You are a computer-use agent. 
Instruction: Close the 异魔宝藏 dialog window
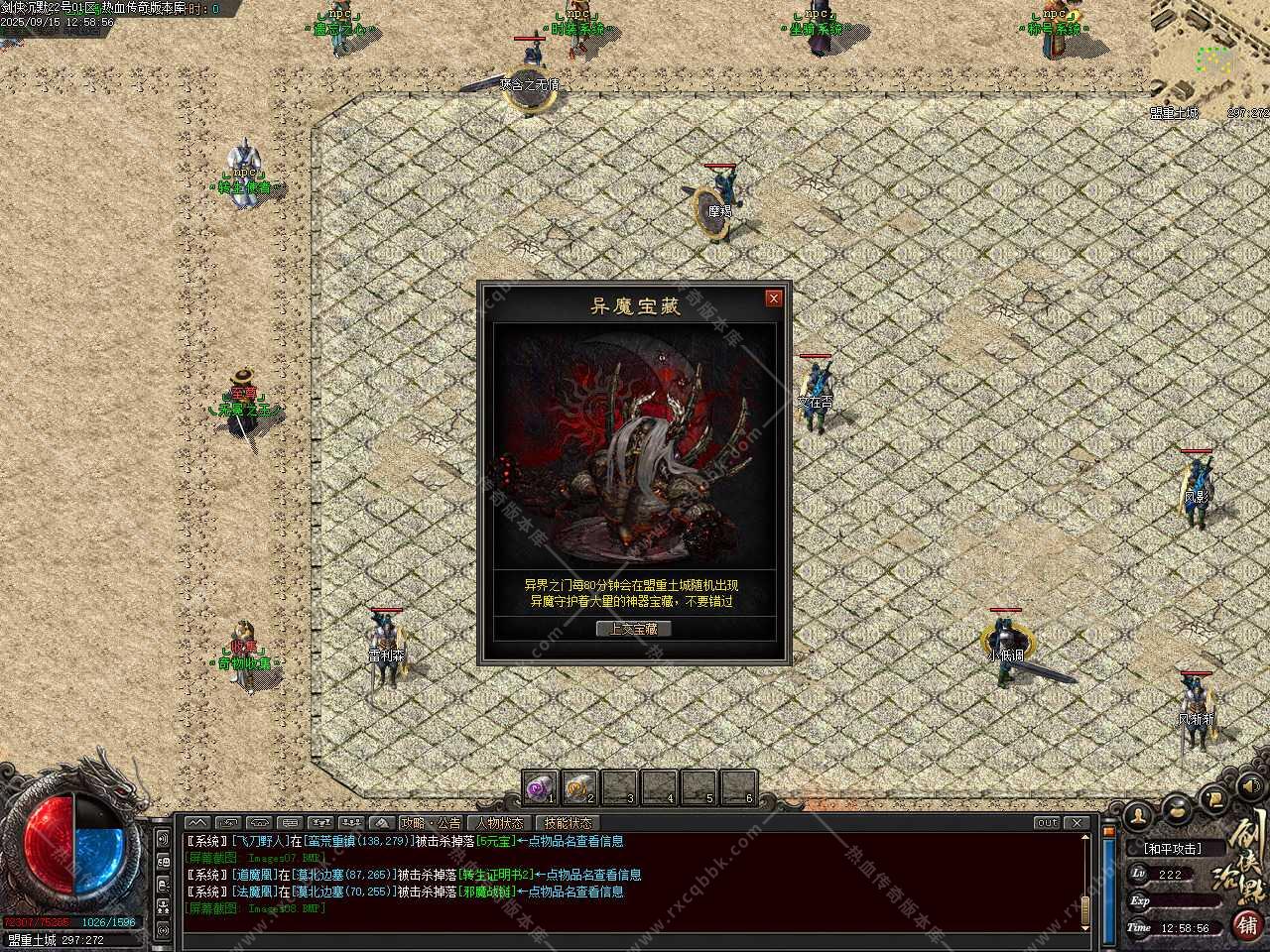click(x=774, y=297)
